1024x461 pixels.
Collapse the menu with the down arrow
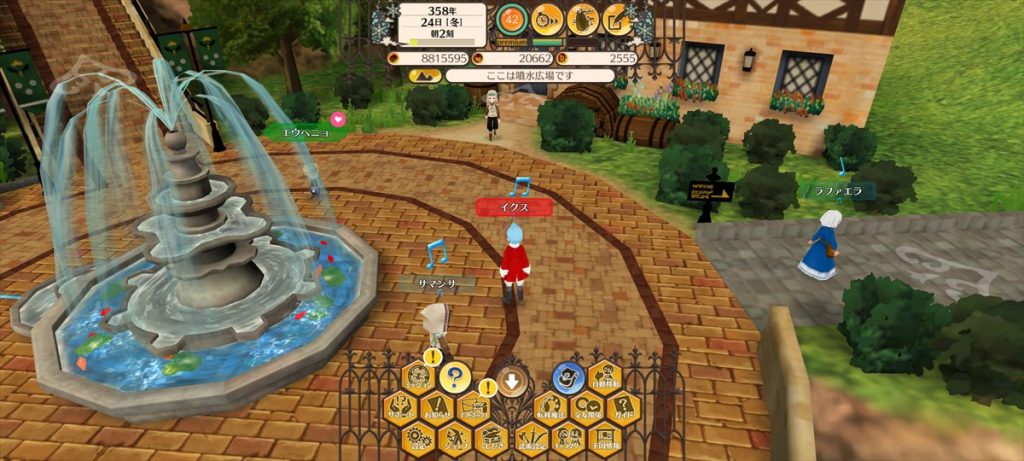point(512,380)
